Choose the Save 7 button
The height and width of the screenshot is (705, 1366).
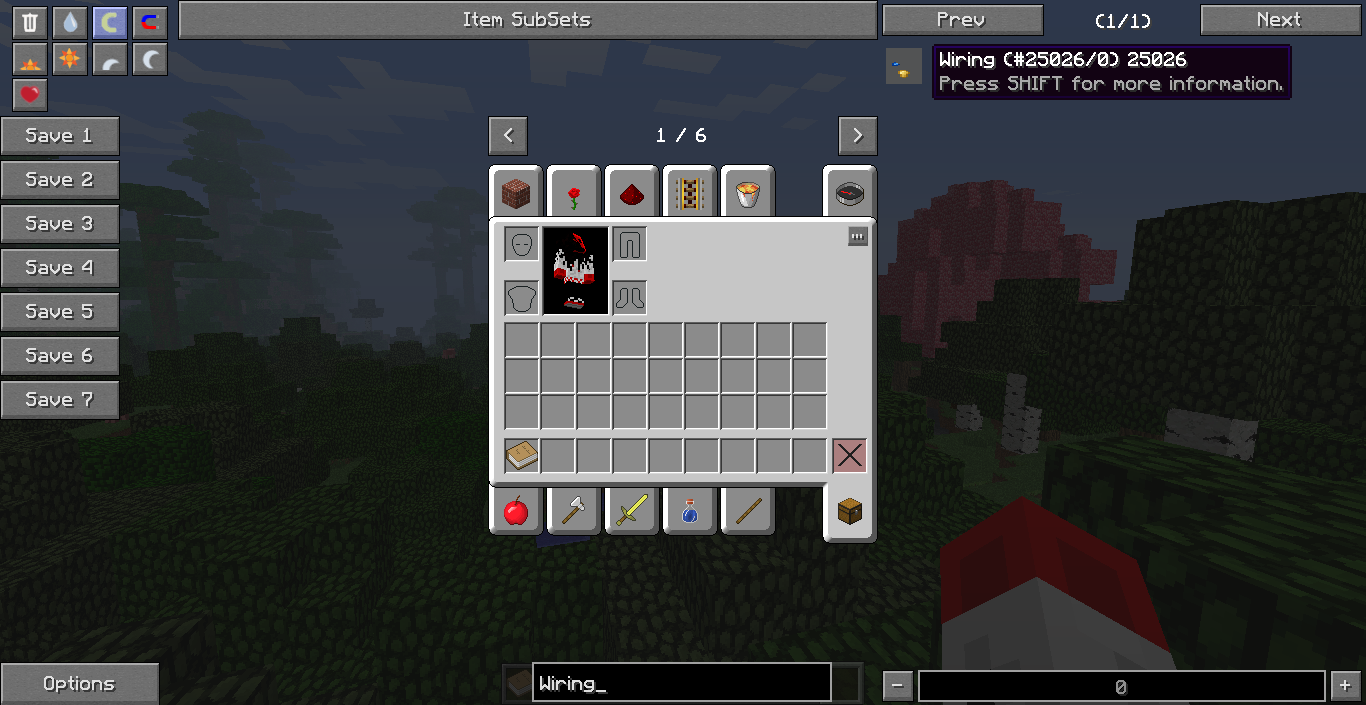60,400
